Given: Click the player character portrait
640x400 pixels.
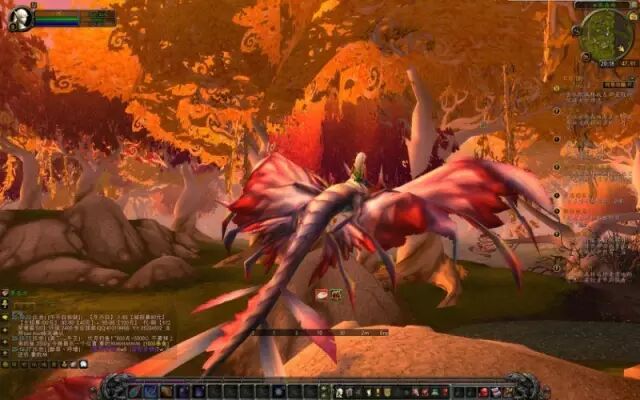Looking at the screenshot, I should pos(21,18).
